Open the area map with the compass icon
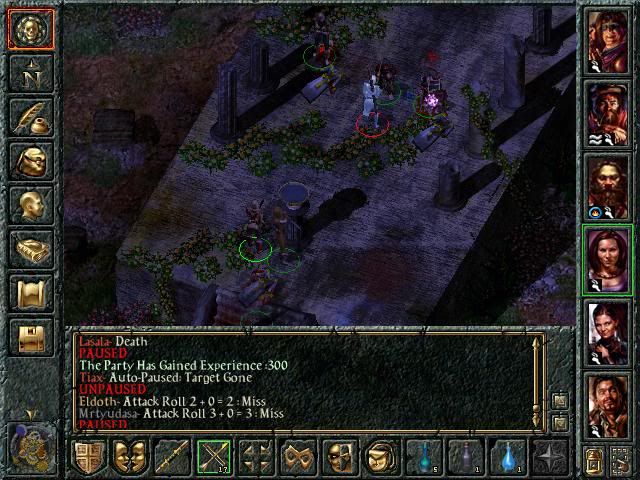The height and width of the screenshot is (480, 640). [x=30, y=73]
